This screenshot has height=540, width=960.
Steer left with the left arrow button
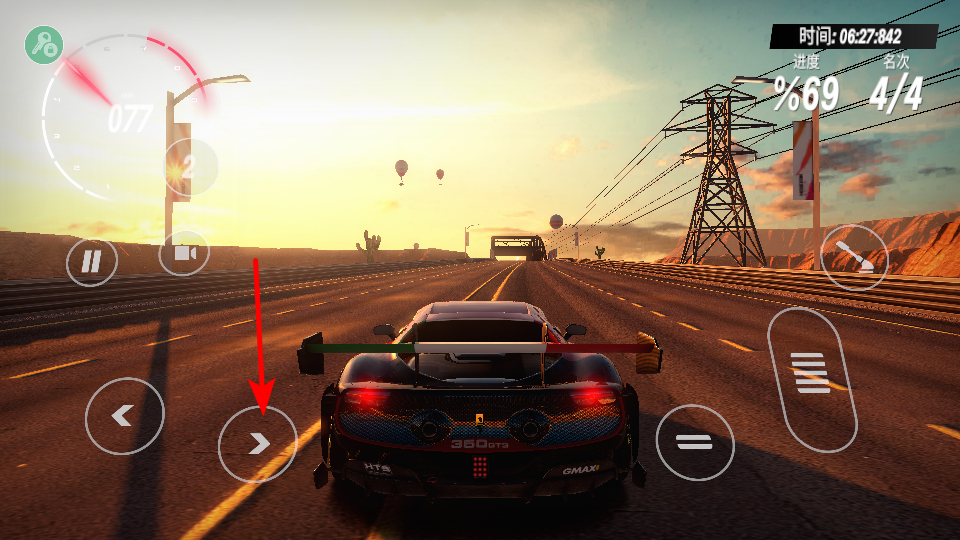pyautogui.click(x=124, y=415)
